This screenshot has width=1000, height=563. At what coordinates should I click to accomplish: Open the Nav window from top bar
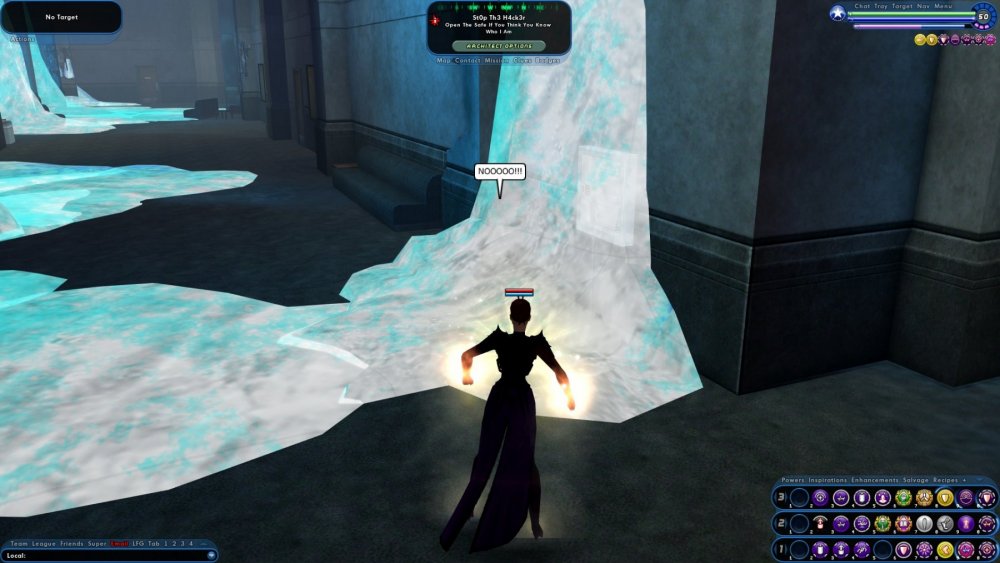[x=924, y=6]
